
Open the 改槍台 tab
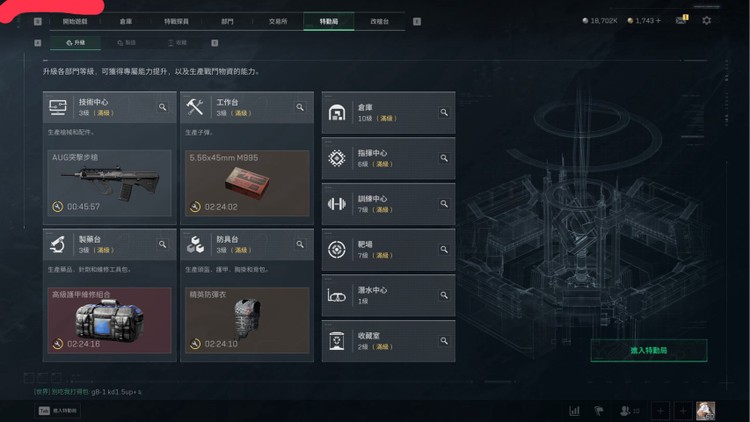(380, 20)
